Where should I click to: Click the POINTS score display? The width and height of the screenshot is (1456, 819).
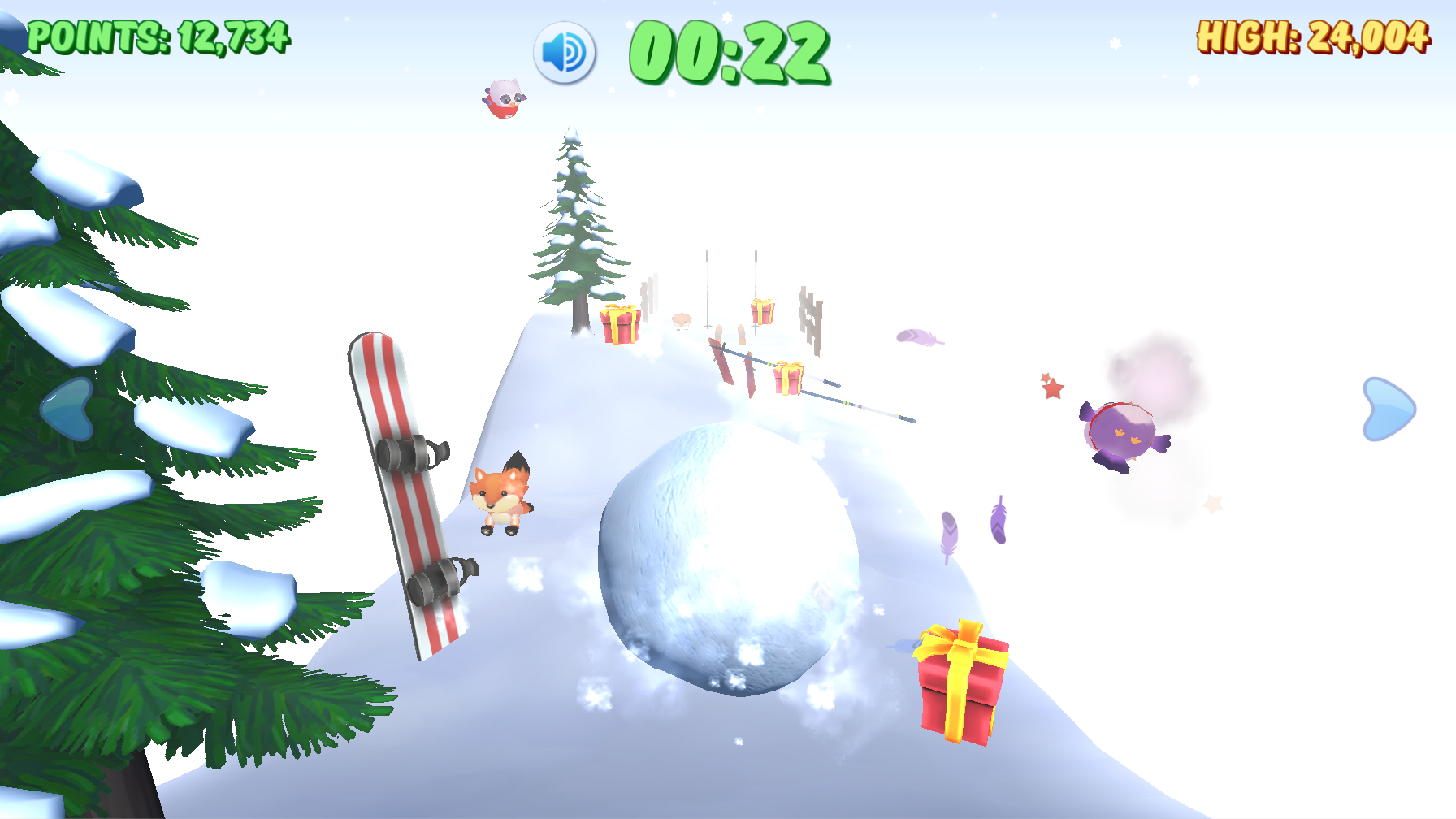tap(159, 35)
